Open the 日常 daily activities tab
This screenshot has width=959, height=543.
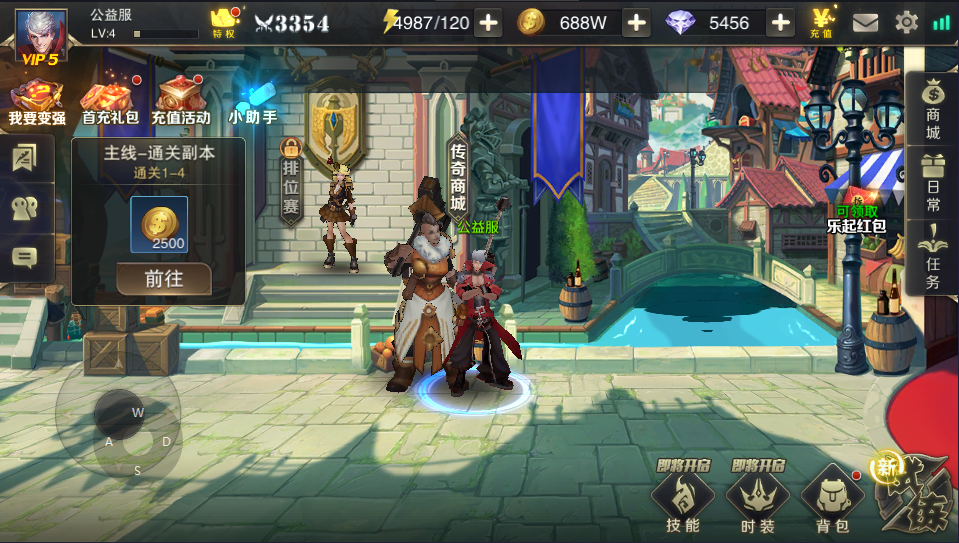932,182
